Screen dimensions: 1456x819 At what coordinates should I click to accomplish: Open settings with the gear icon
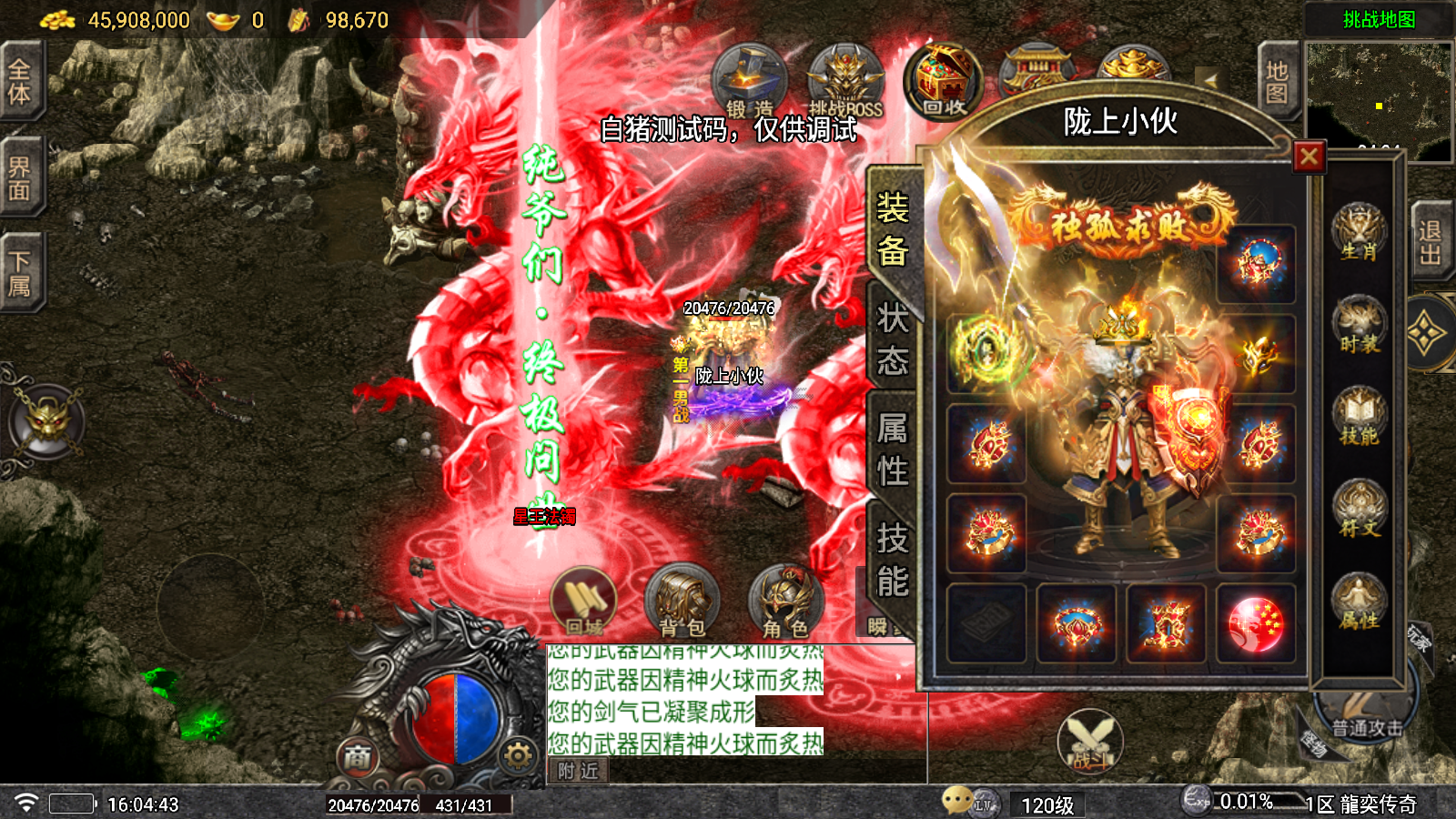point(518,755)
